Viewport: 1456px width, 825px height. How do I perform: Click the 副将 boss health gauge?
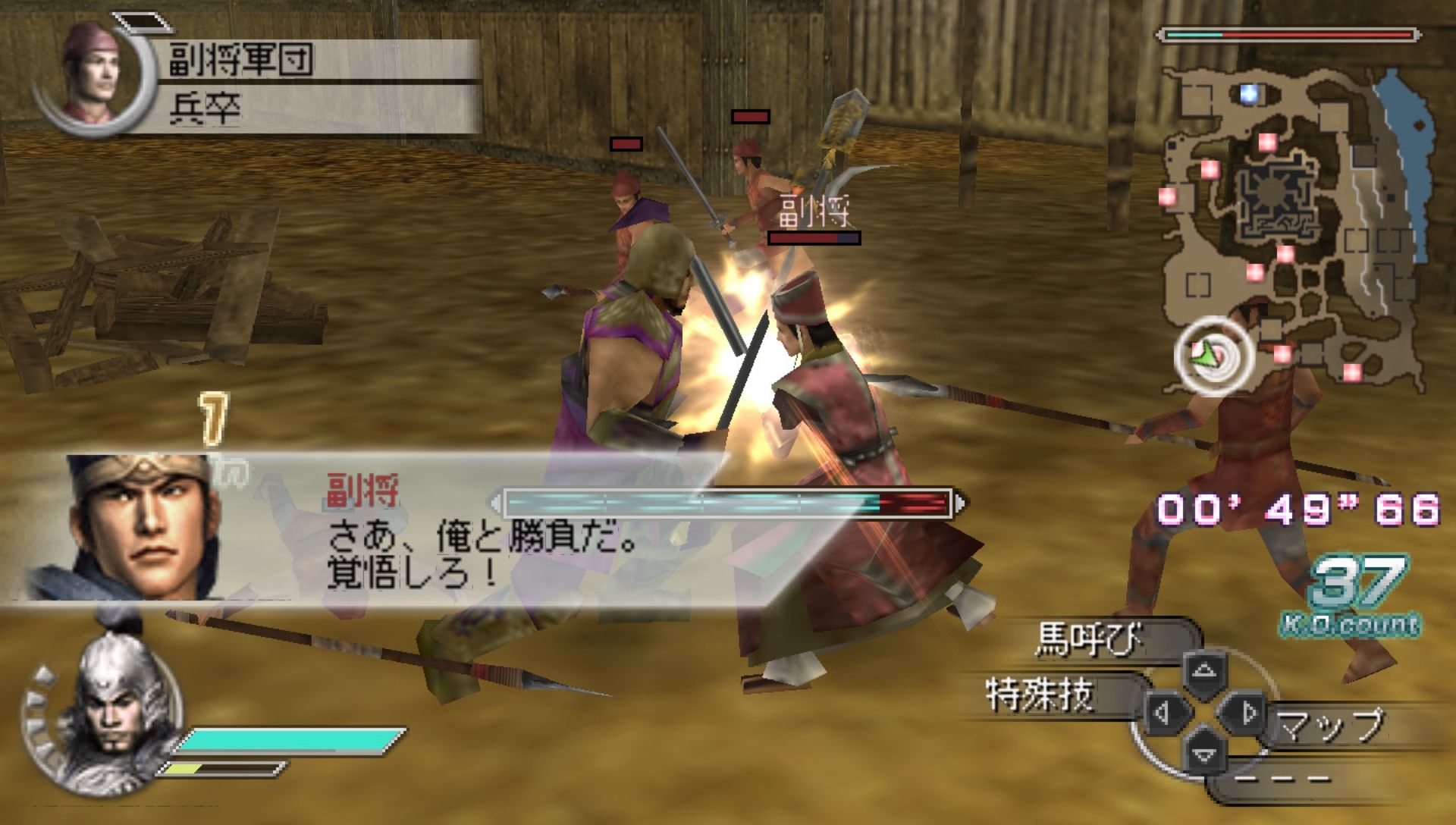(728, 502)
